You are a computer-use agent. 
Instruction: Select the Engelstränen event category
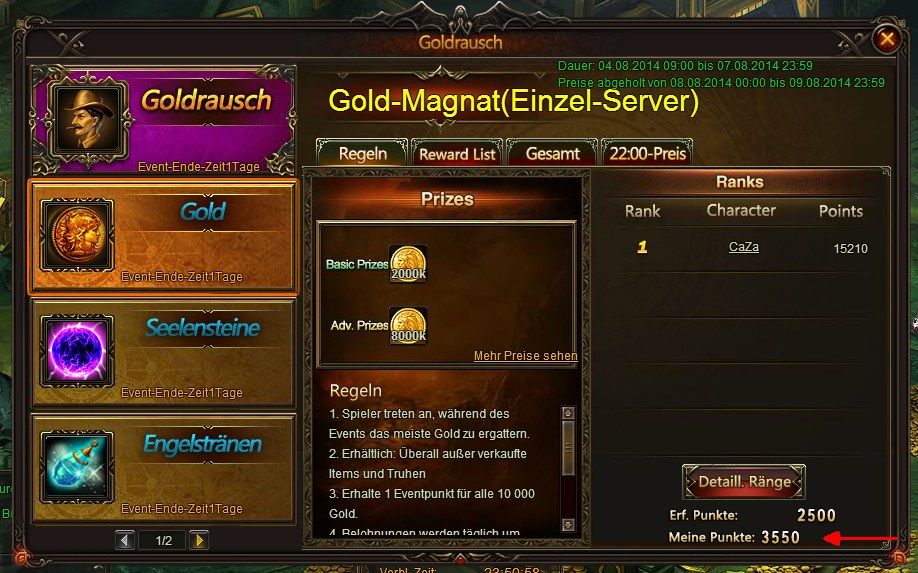pyautogui.click(x=164, y=468)
